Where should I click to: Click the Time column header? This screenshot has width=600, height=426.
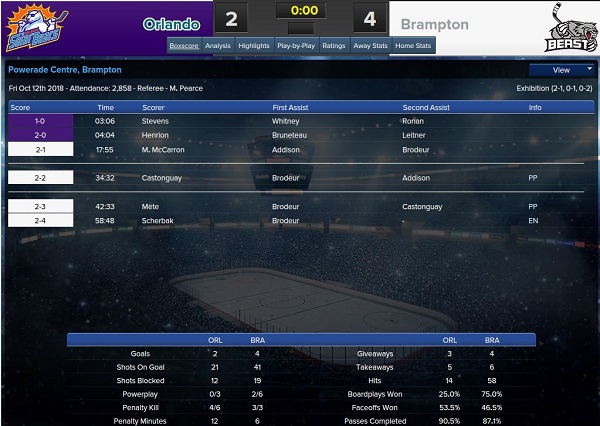[105, 106]
